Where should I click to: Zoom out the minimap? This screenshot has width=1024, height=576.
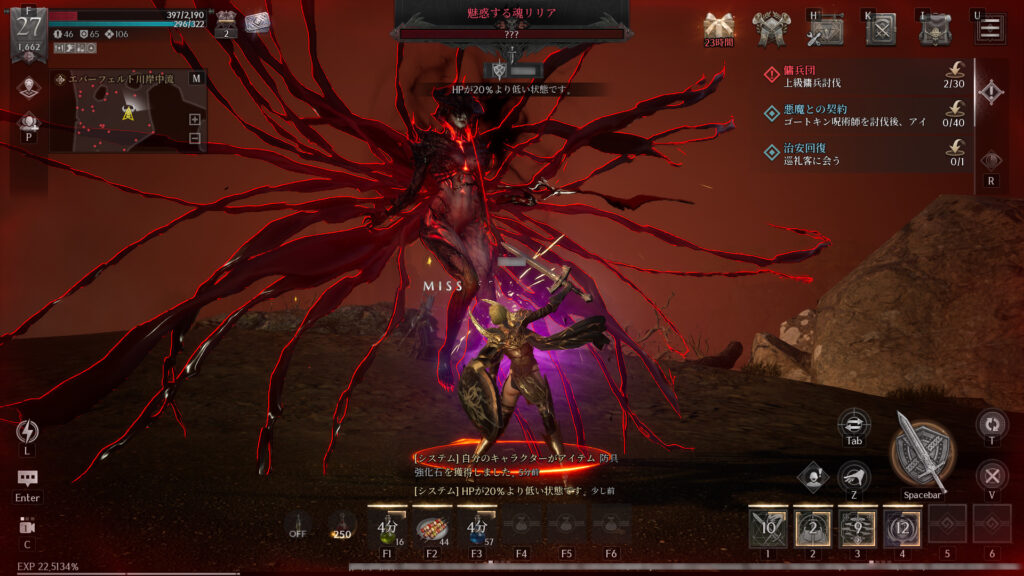[194, 138]
